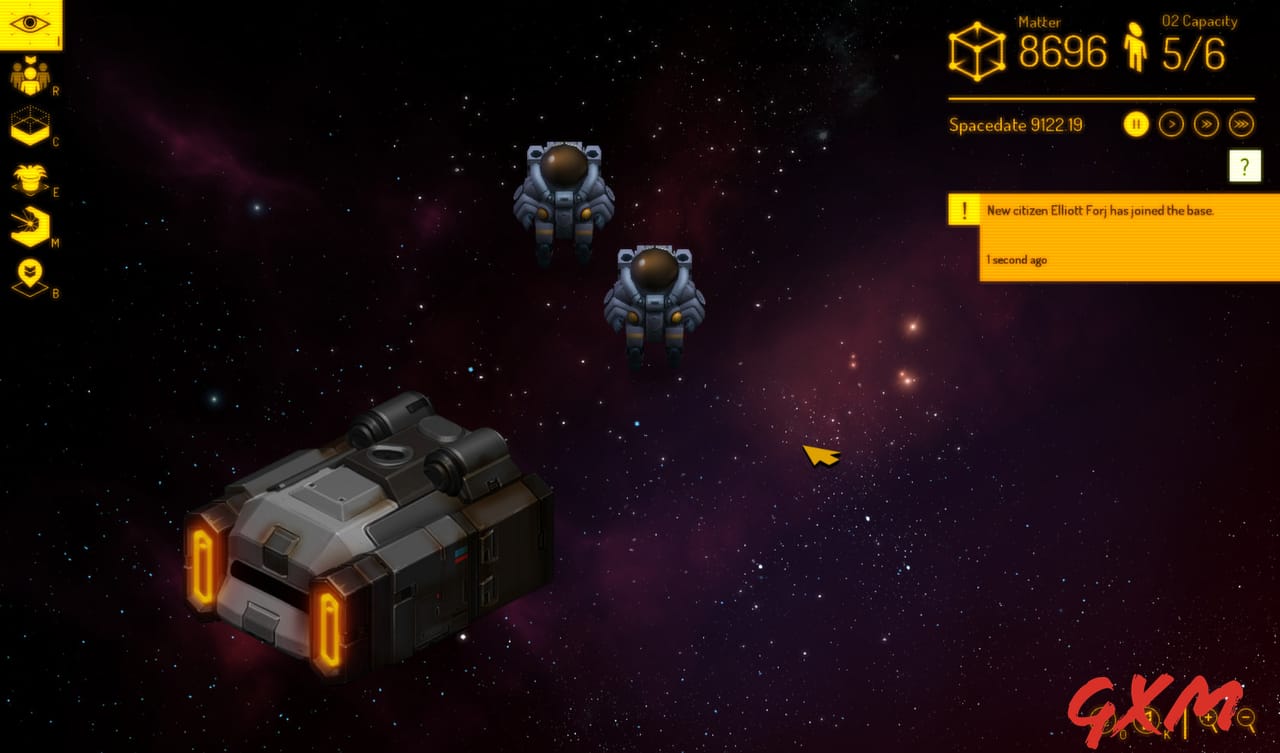
Task: Pause the game simulation
Action: point(1135,124)
